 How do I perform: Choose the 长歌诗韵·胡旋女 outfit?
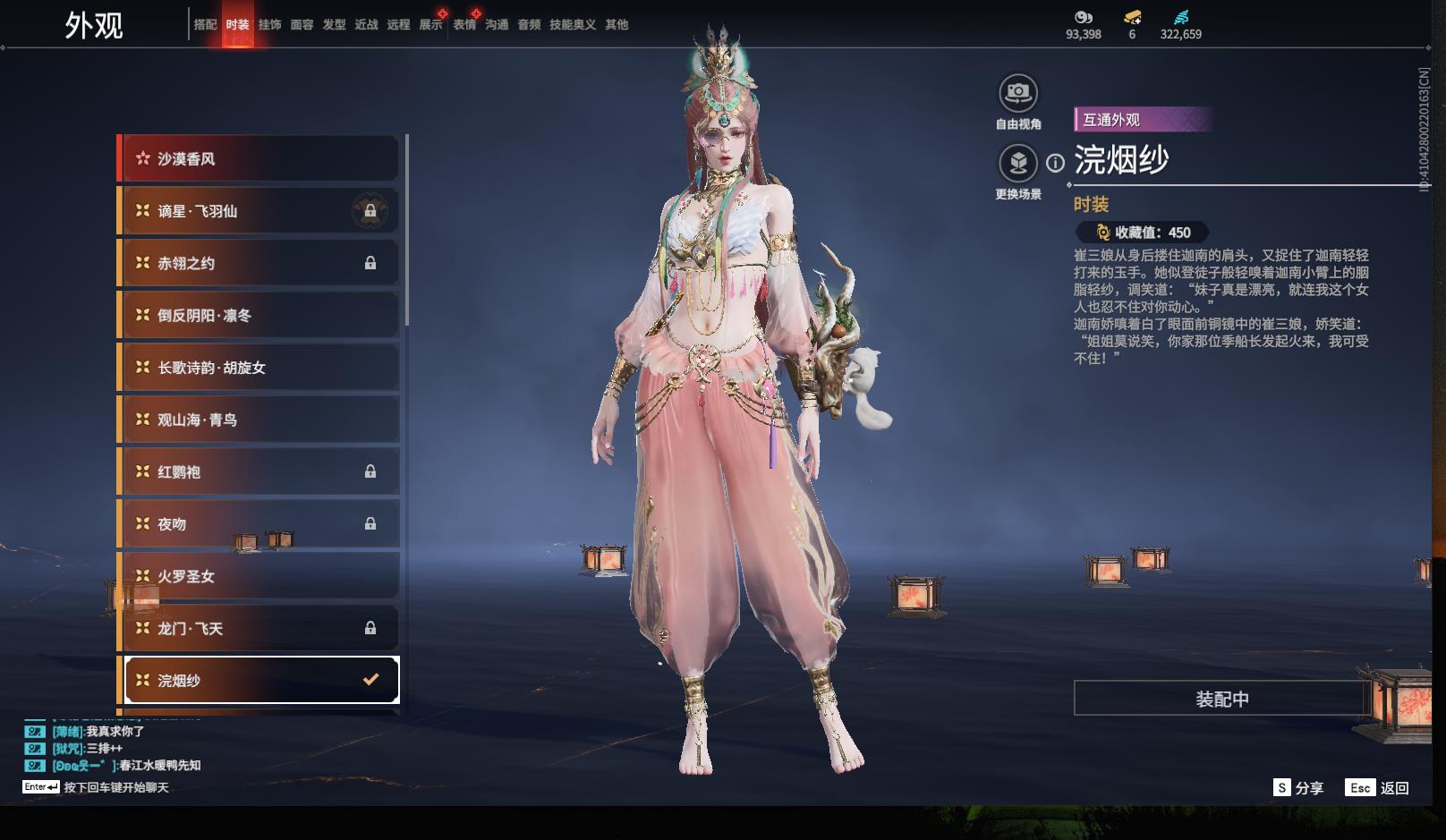(259, 368)
